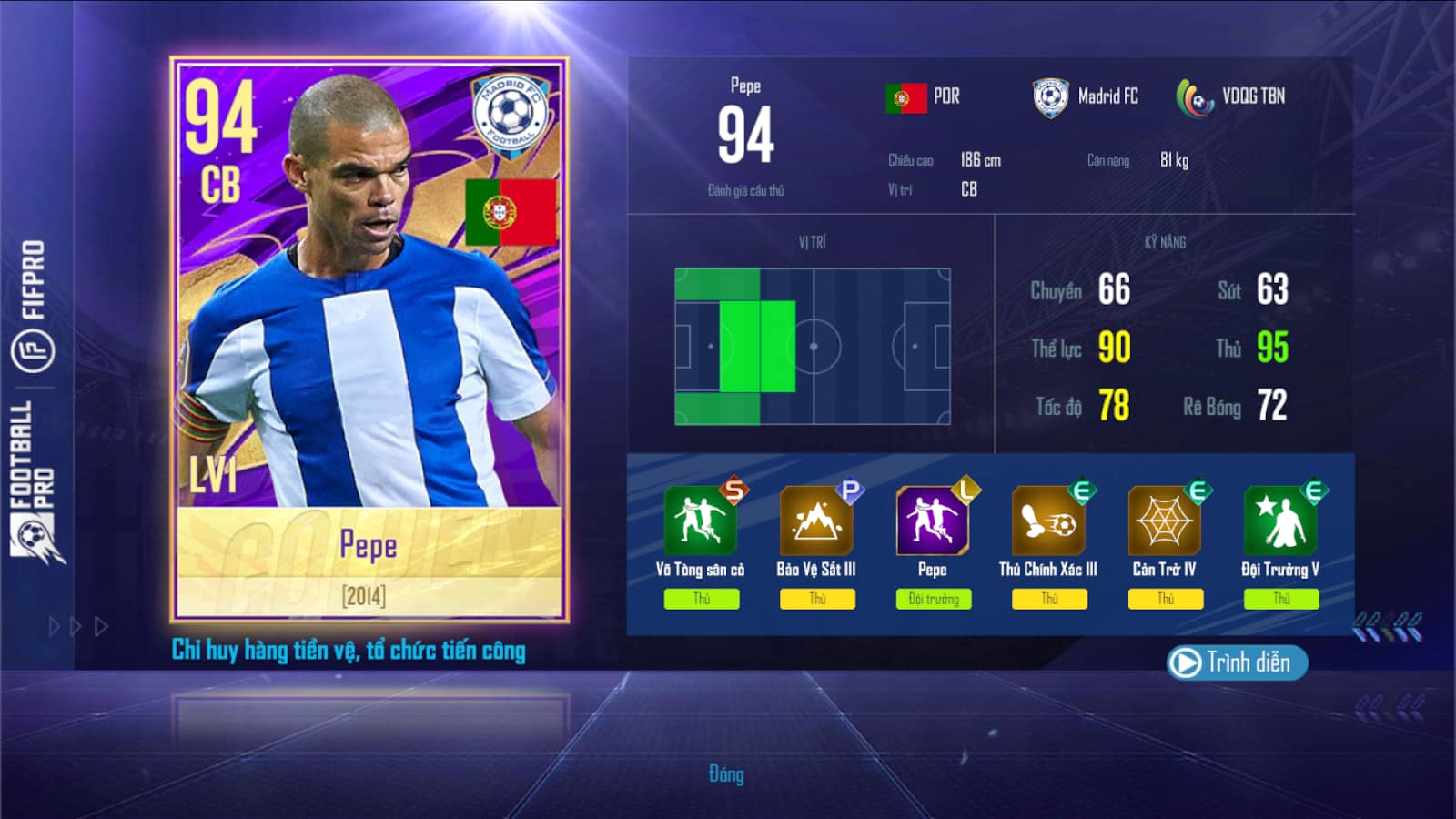View the Thủ Chính Xác III skill
Screen dimensions: 1456x819
pos(1048,521)
